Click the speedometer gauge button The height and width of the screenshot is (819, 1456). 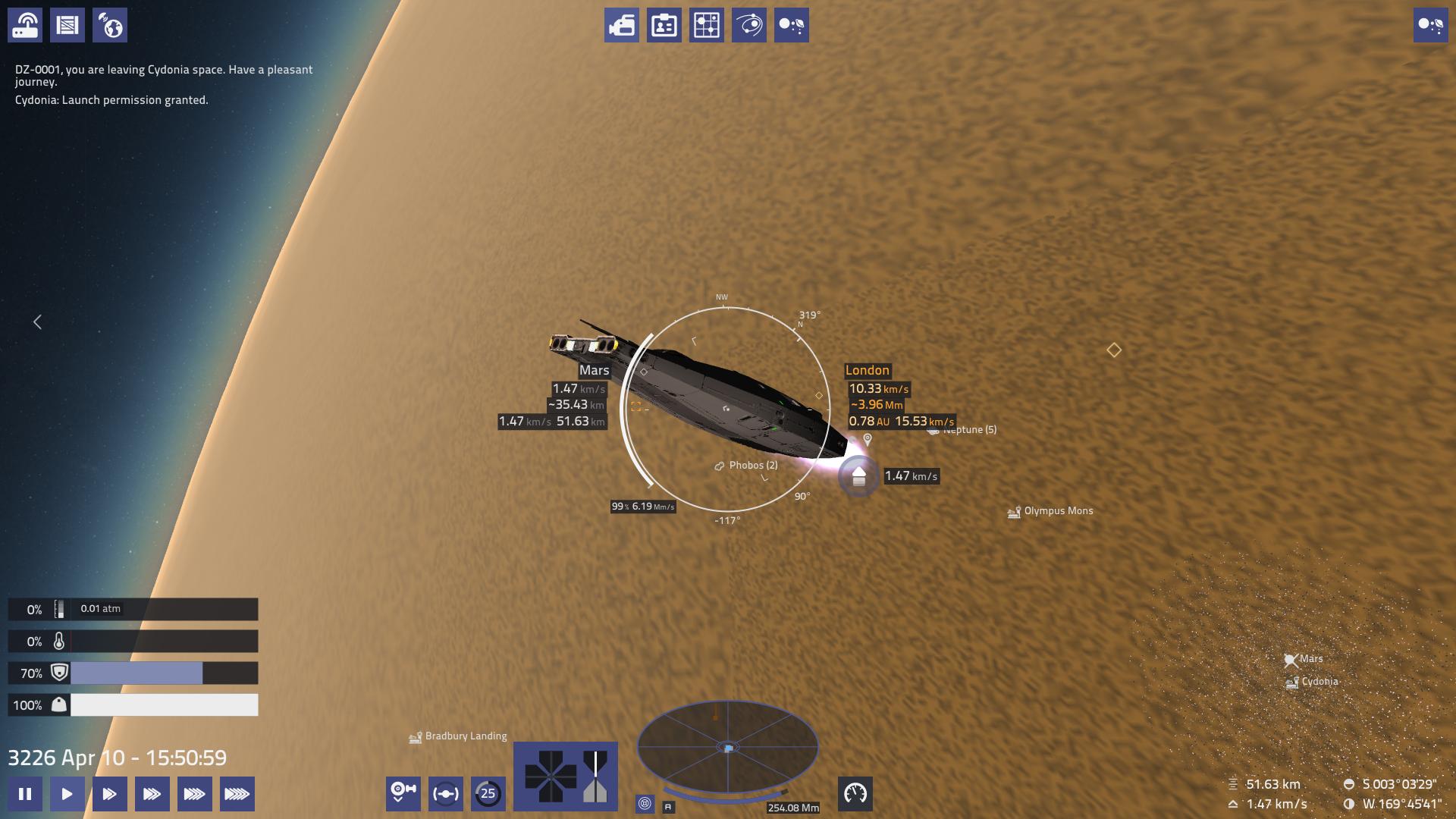[855, 794]
